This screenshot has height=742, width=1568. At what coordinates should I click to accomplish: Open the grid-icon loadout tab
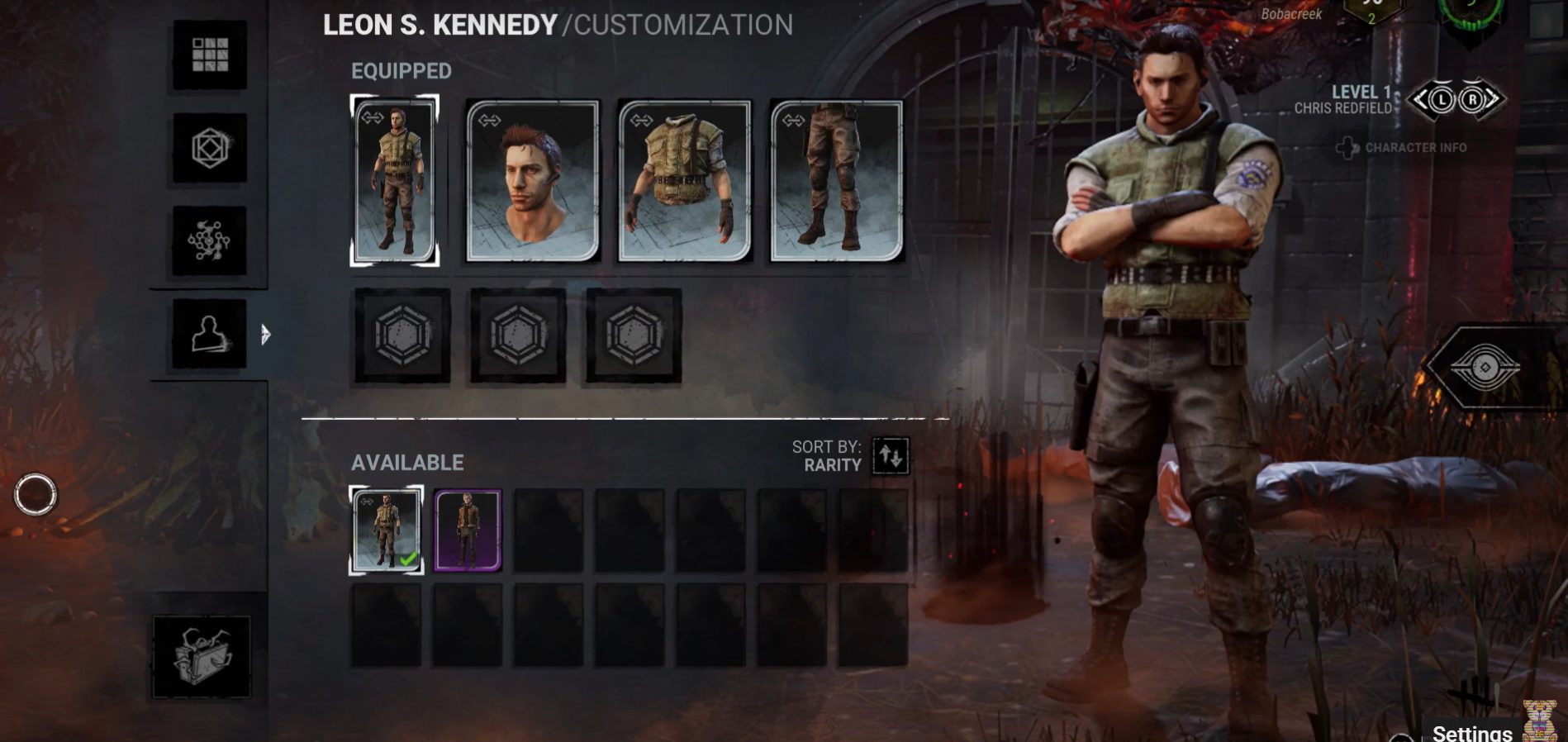[x=210, y=55]
